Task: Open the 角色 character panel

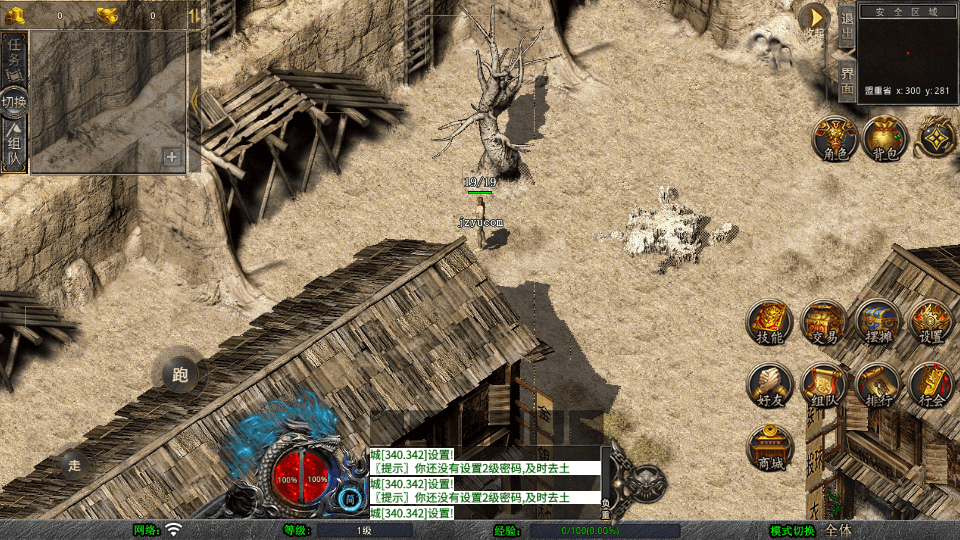Action: 835,138
